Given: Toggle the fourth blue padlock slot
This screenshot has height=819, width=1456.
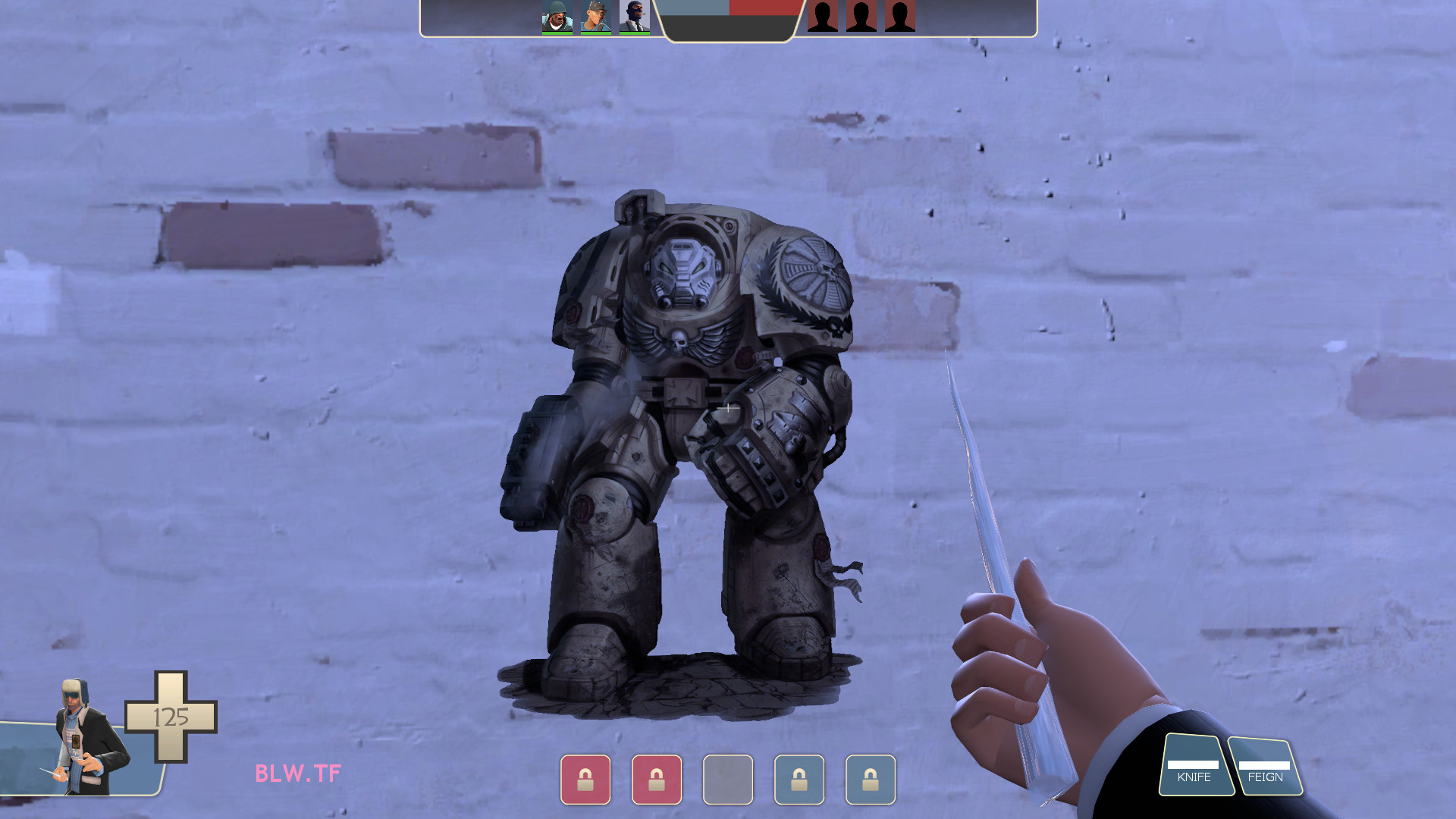Looking at the screenshot, I should coord(799,780).
